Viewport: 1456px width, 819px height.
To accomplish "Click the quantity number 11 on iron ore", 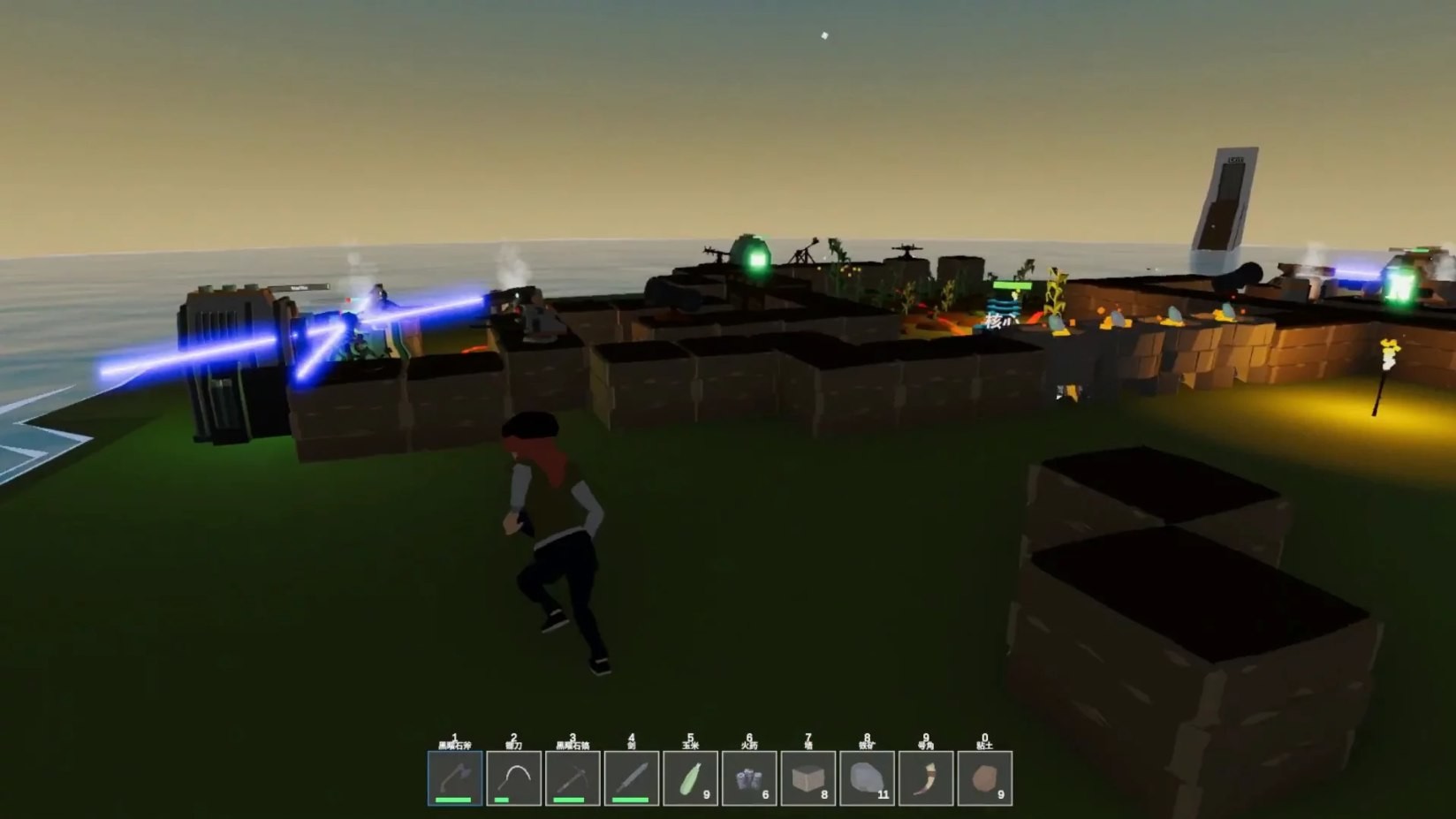I will 883,793.
